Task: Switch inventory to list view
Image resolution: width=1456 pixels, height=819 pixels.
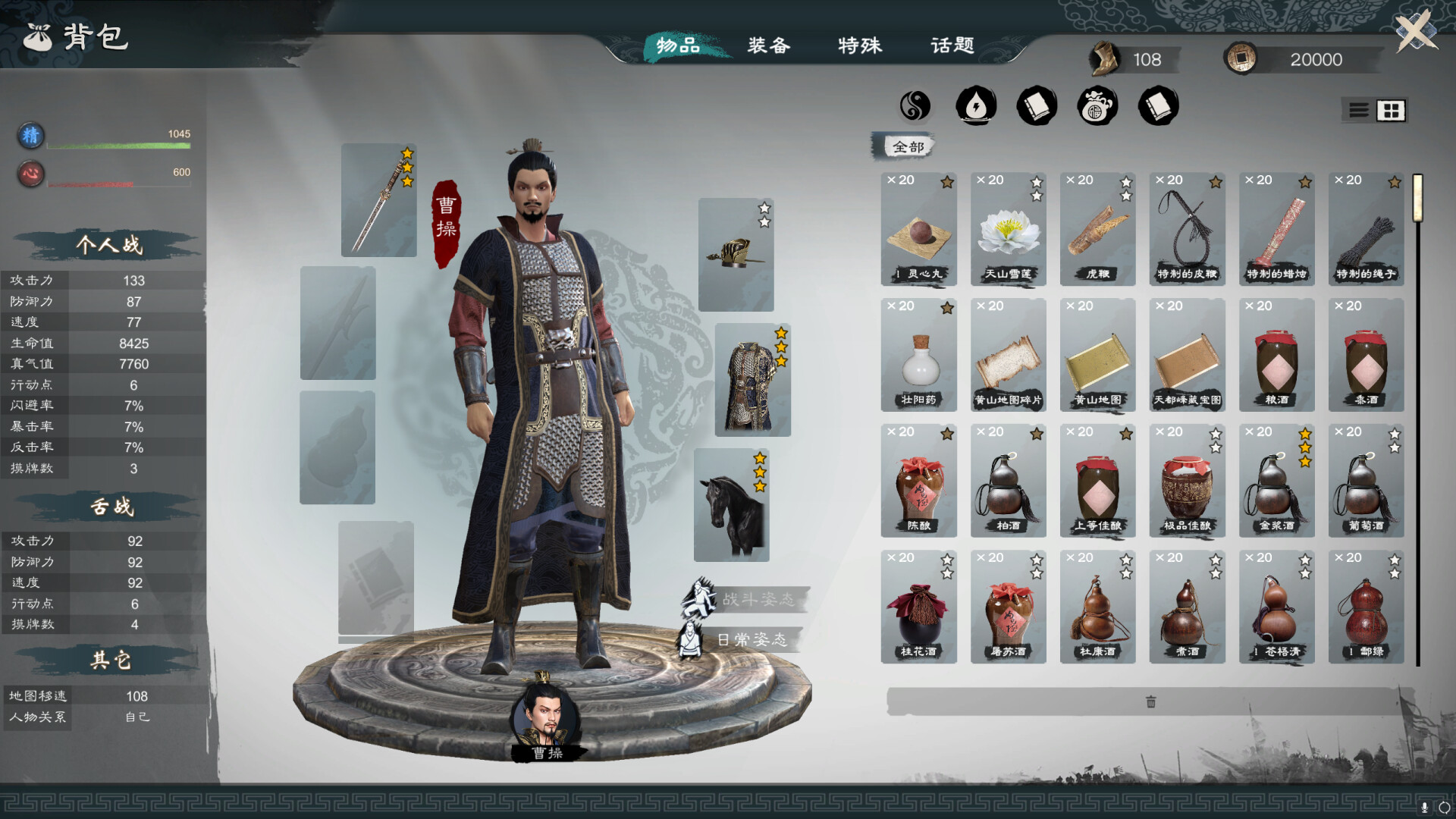Action: pyautogui.click(x=1359, y=111)
